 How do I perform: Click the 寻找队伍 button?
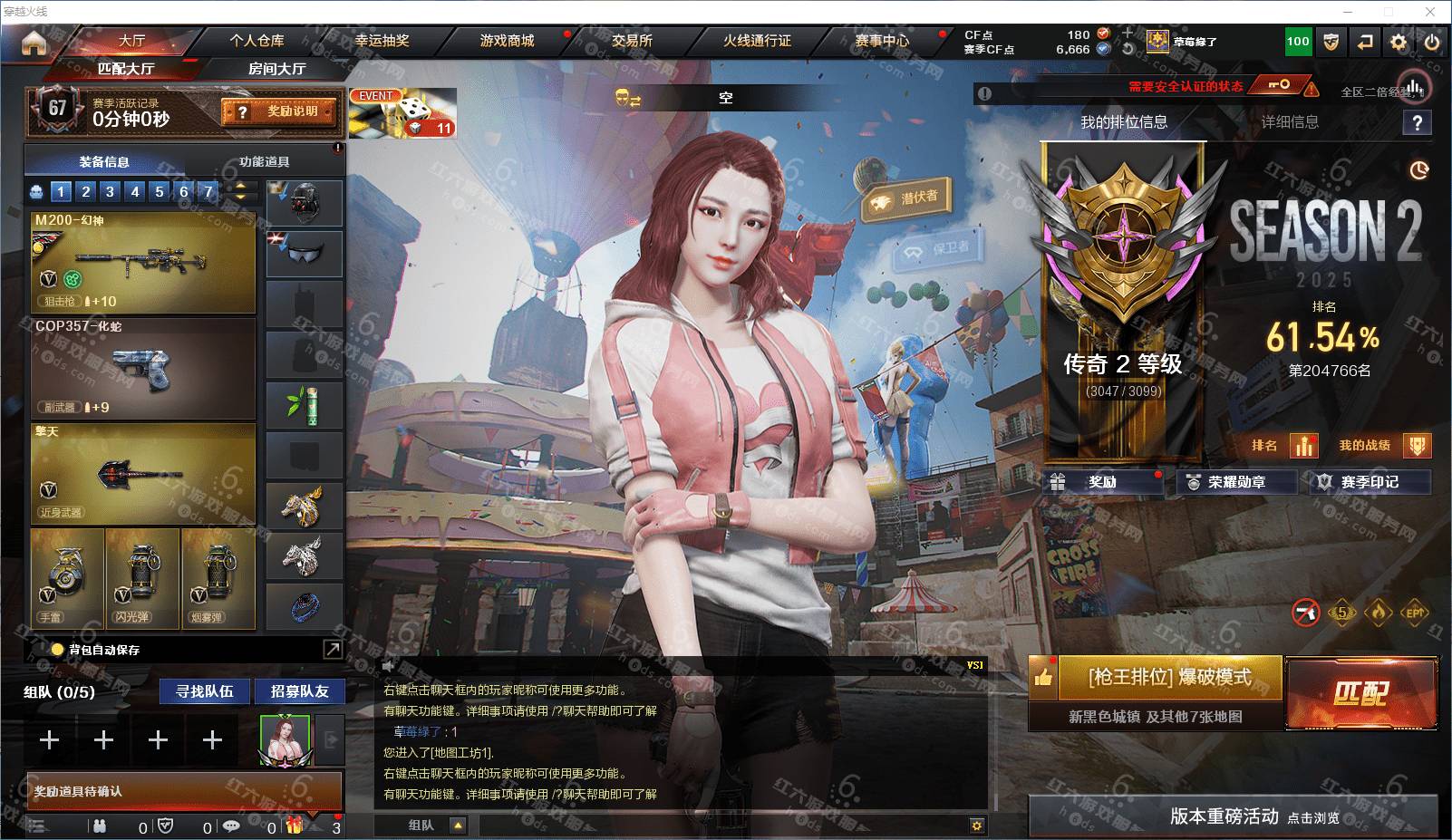pos(205,691)
